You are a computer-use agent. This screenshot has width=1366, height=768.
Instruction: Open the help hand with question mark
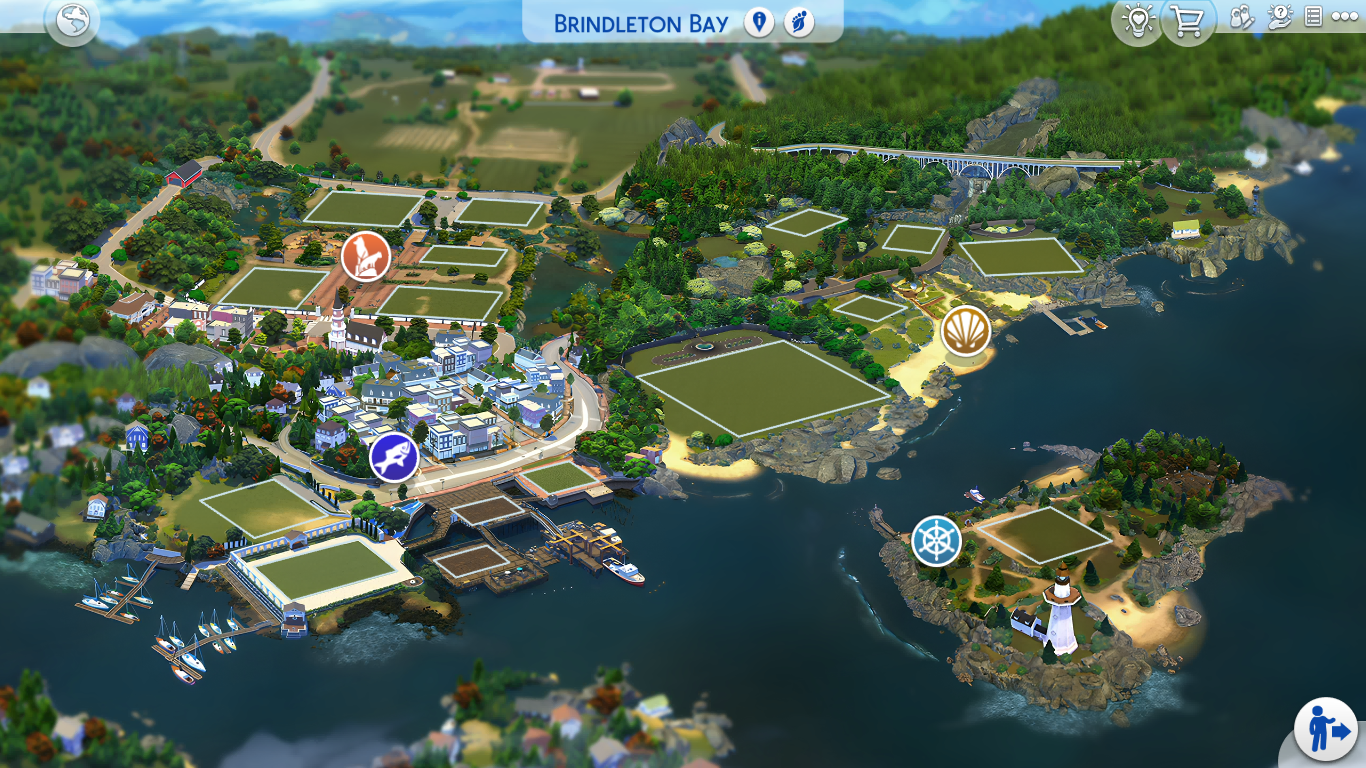pyautogui.click(x=1280, y=17)
